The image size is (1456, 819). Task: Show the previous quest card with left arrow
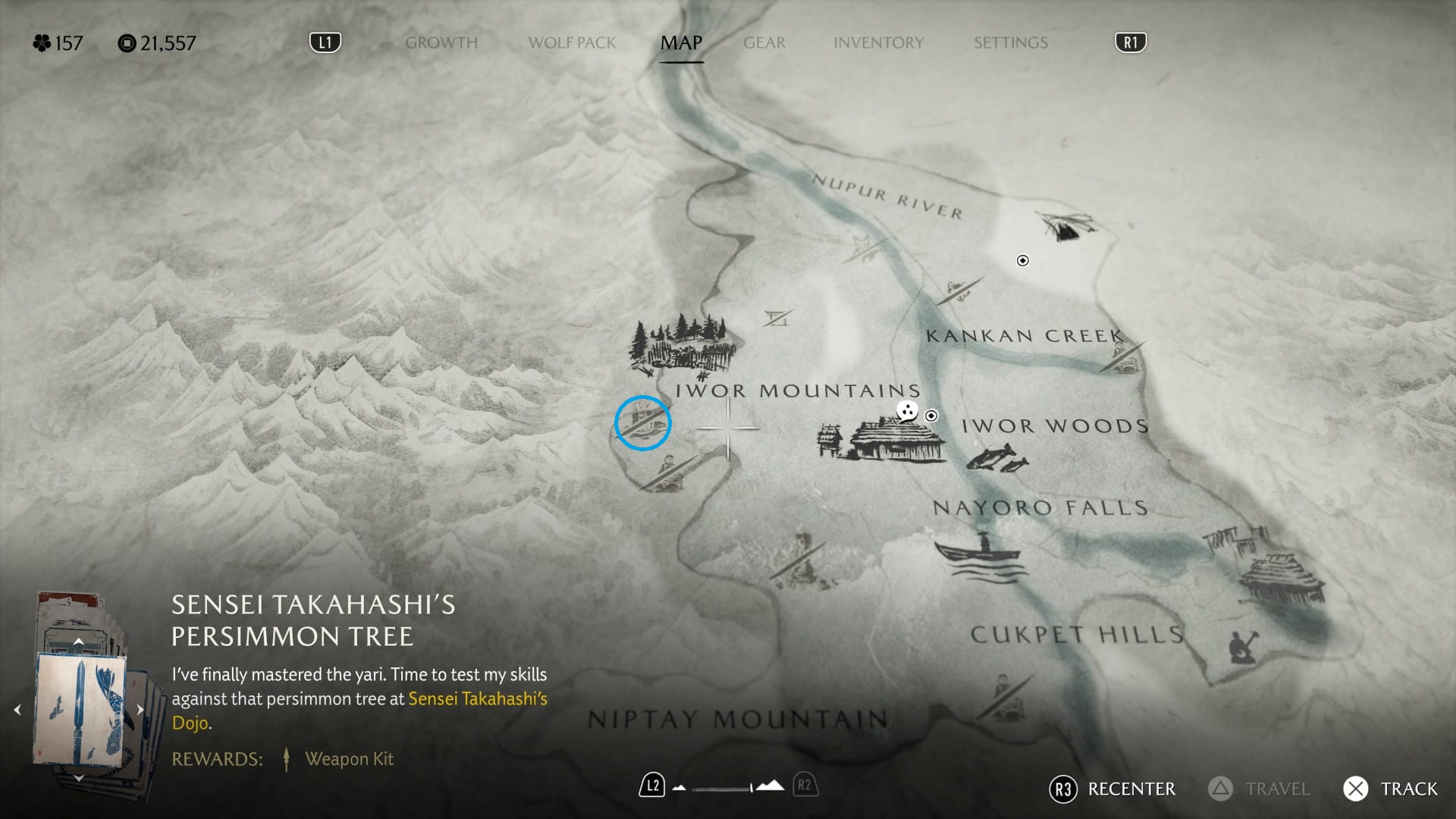(17, 710)
